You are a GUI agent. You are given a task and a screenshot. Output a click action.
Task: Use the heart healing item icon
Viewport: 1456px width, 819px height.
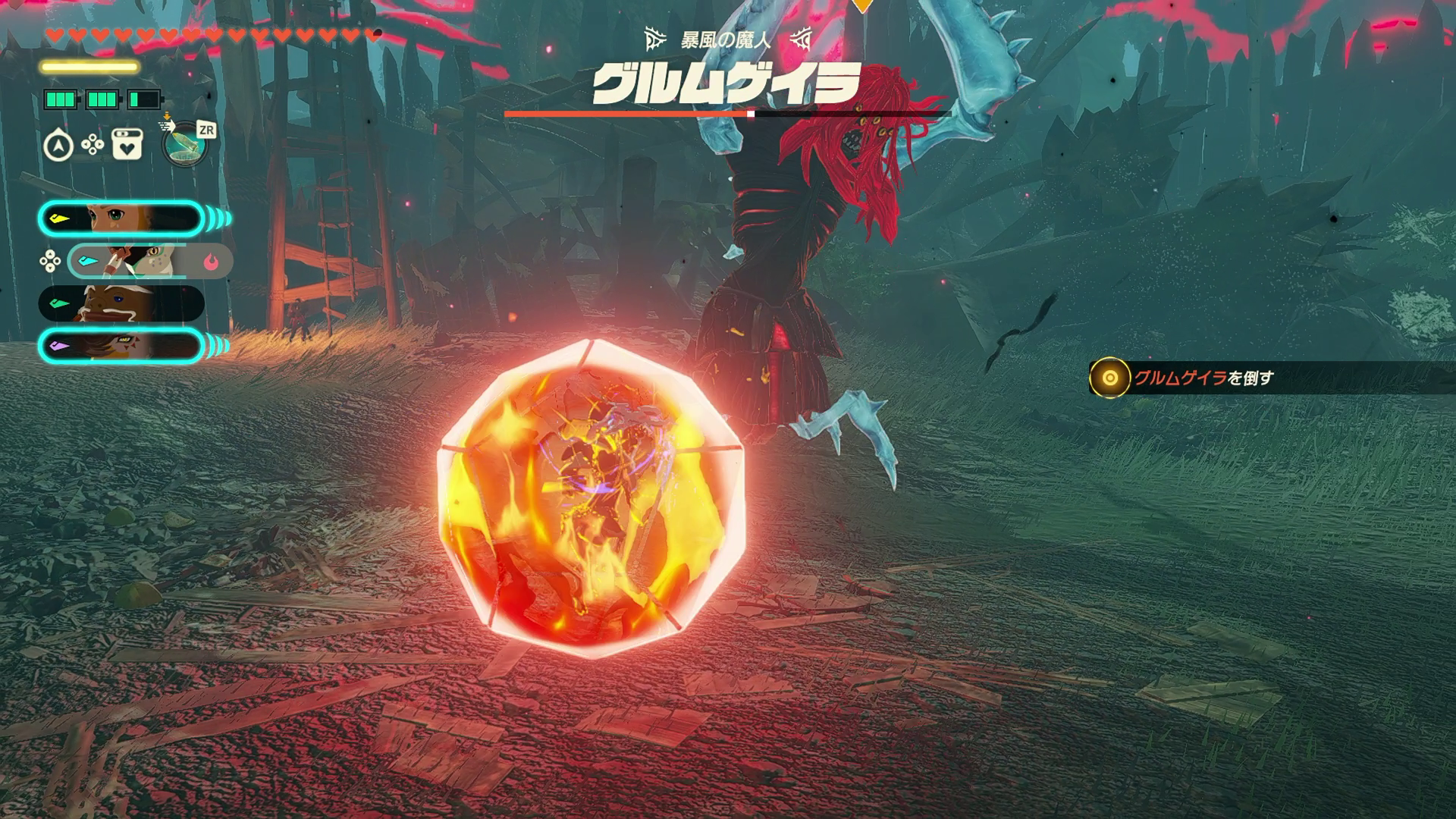[x=127, y=145]
